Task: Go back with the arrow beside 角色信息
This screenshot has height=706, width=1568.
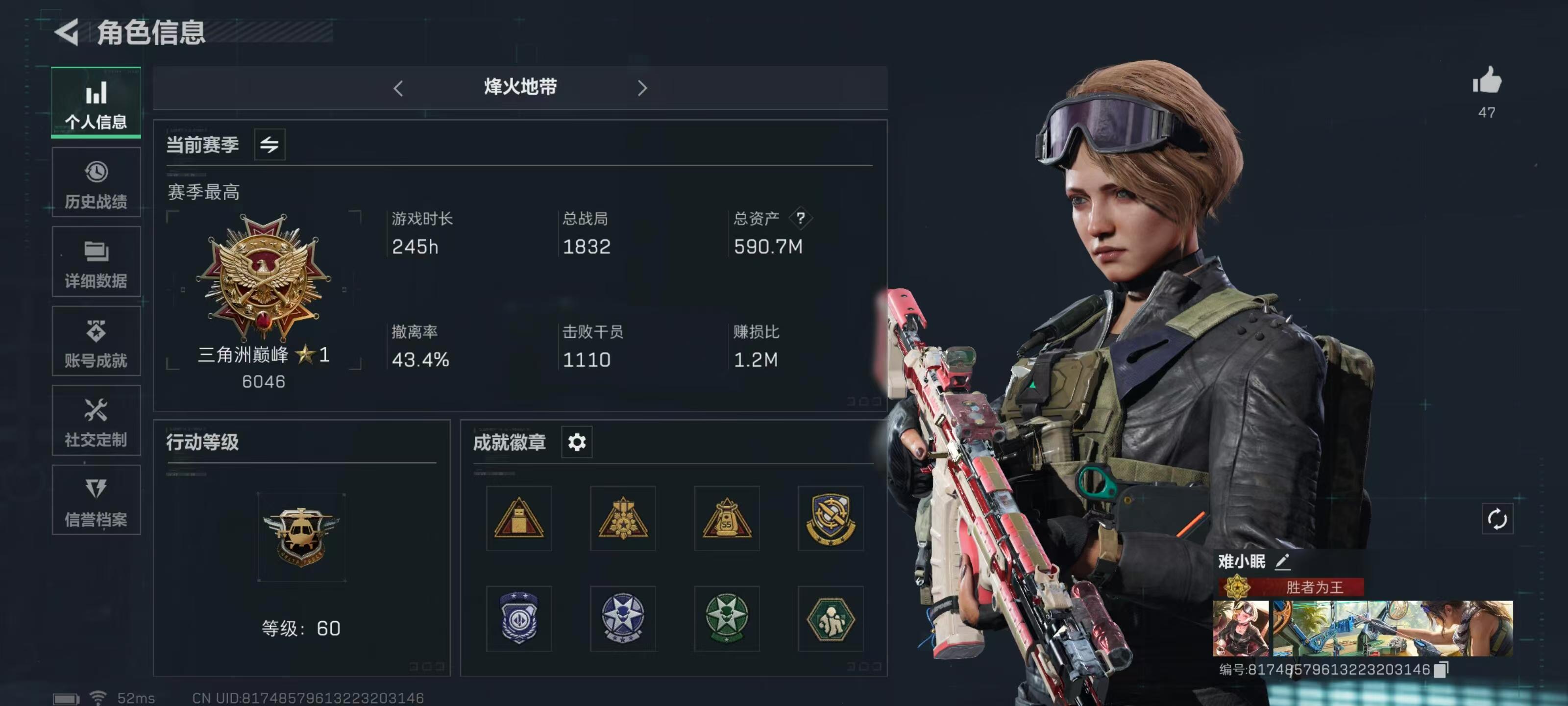Action: pos(69,32)
